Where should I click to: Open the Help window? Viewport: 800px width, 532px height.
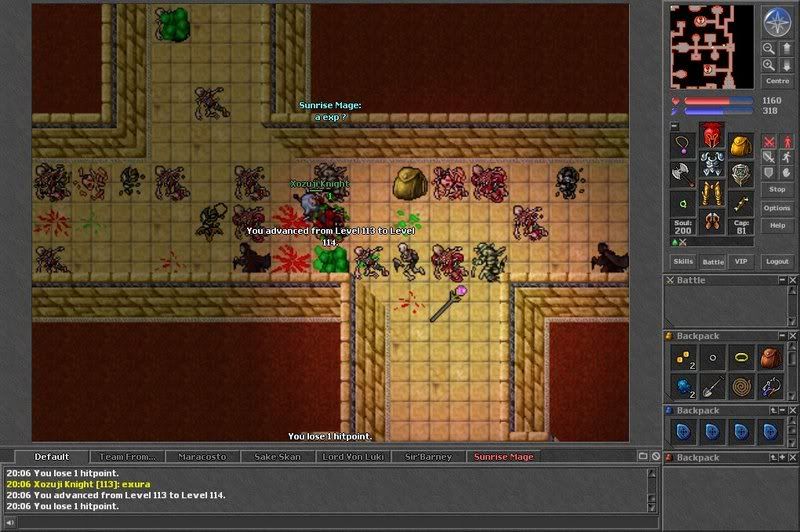pos(776,226)
